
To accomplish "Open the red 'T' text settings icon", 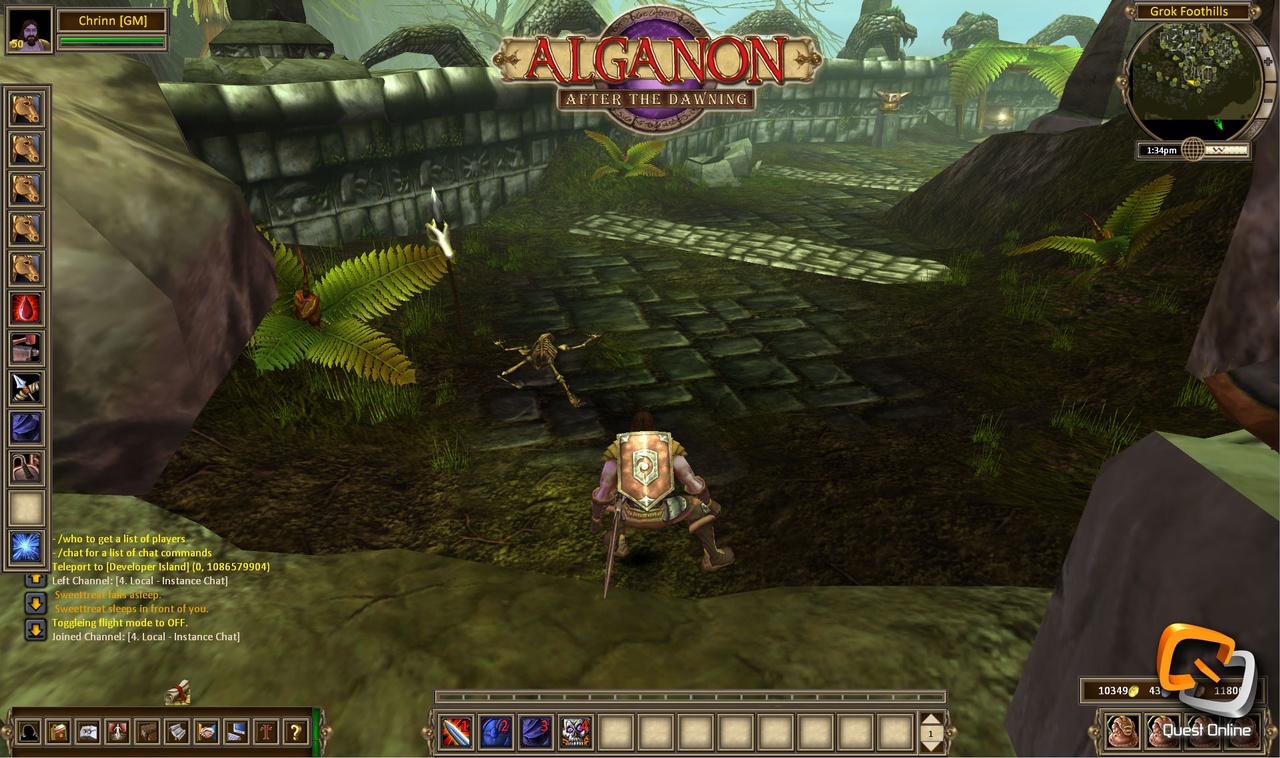I will point(266,730).
